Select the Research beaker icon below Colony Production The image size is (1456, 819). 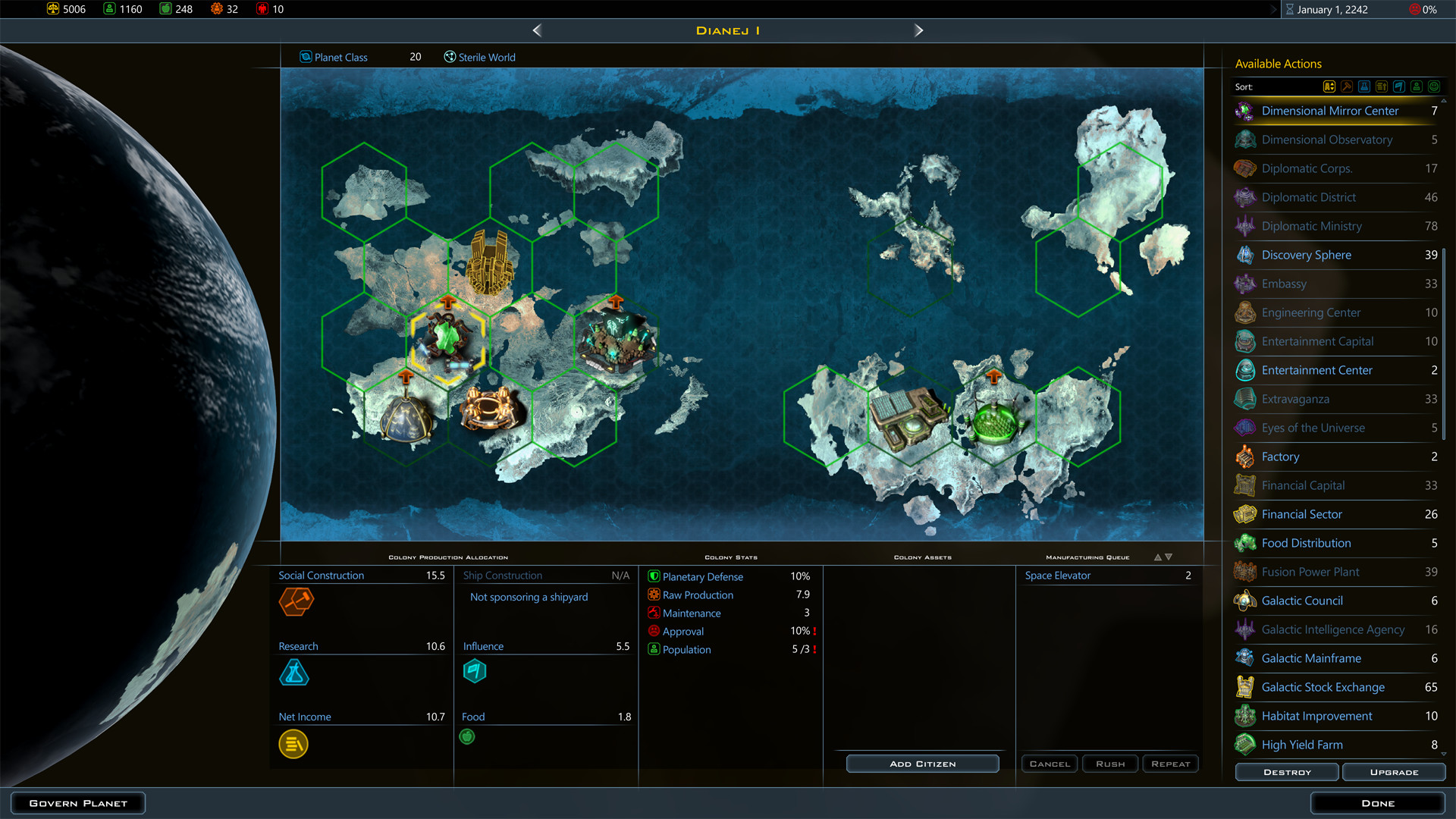tap(294, 673)
